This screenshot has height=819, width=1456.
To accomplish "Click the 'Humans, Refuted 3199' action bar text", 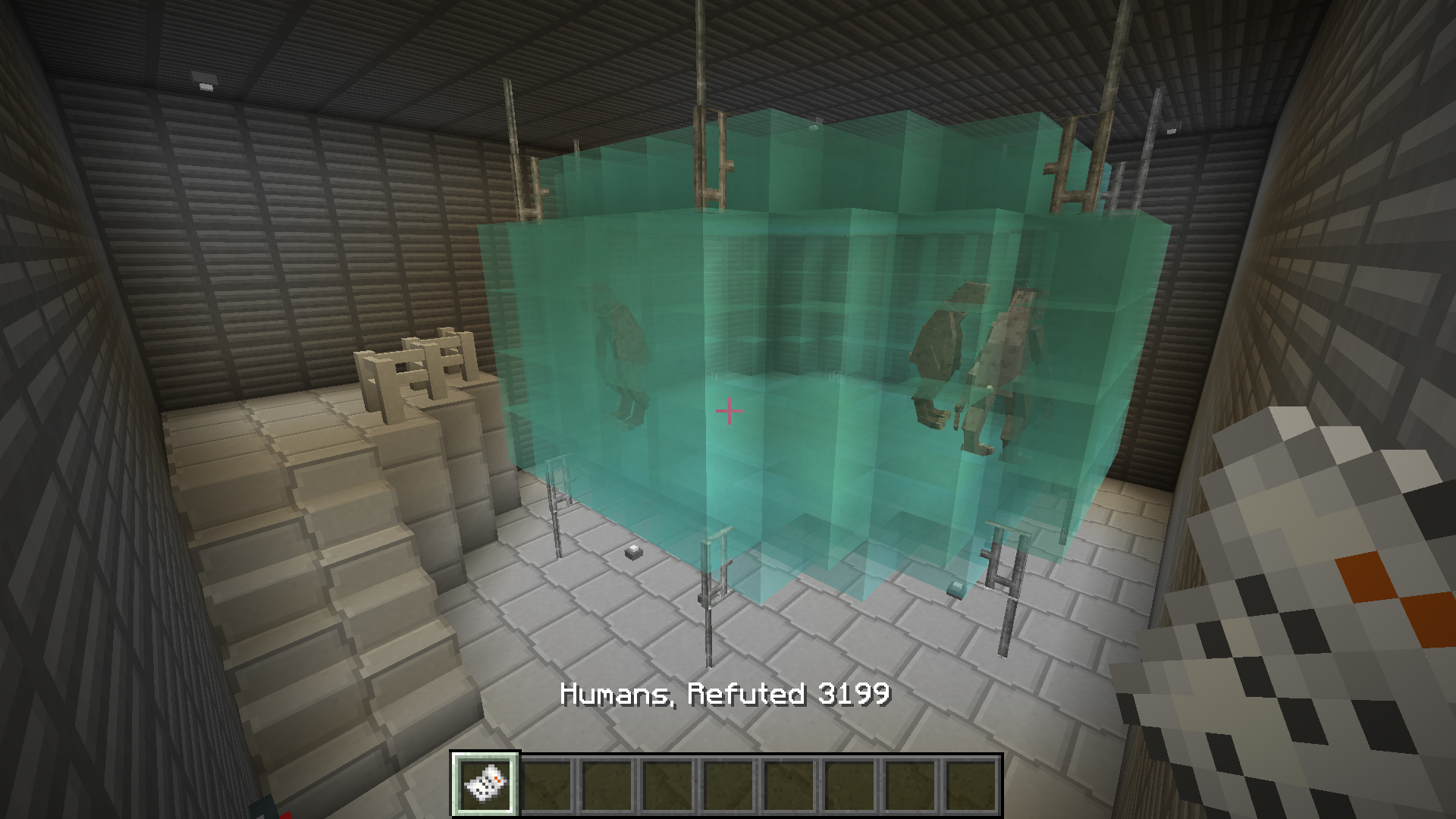I will click(726, 695).
